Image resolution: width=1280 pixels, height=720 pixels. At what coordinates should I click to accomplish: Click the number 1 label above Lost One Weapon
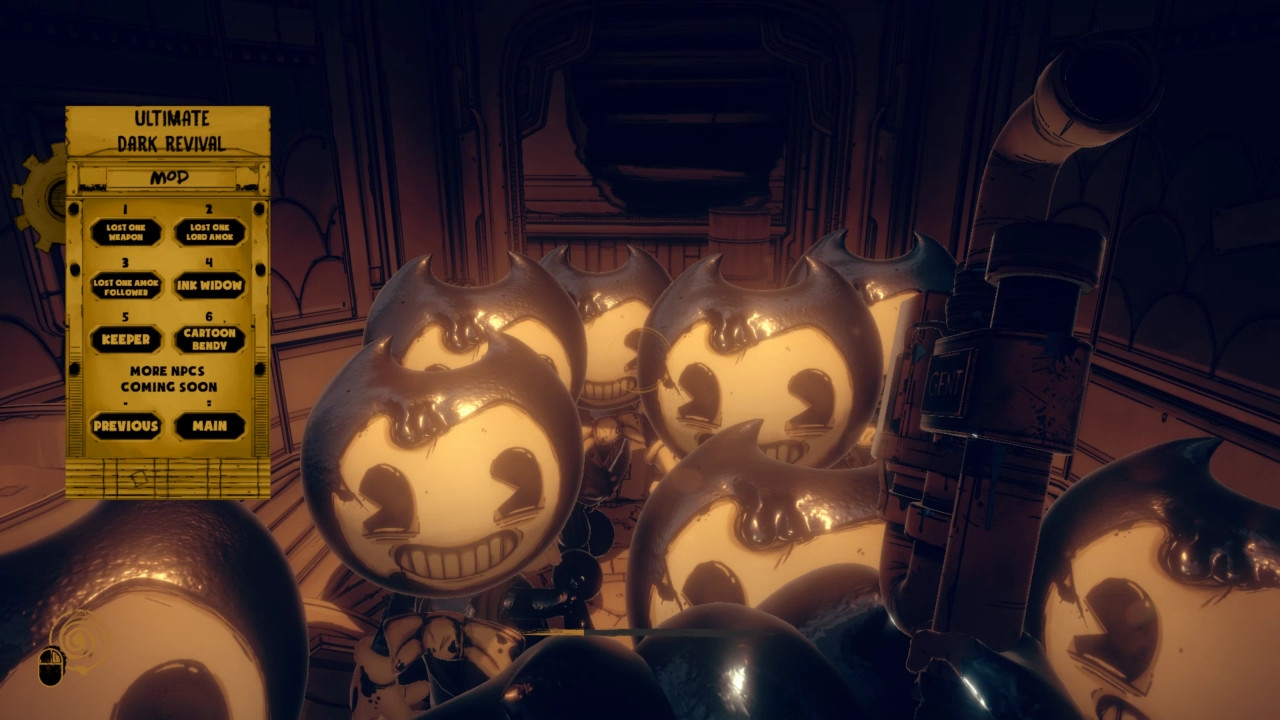click(x=124, y=208)
